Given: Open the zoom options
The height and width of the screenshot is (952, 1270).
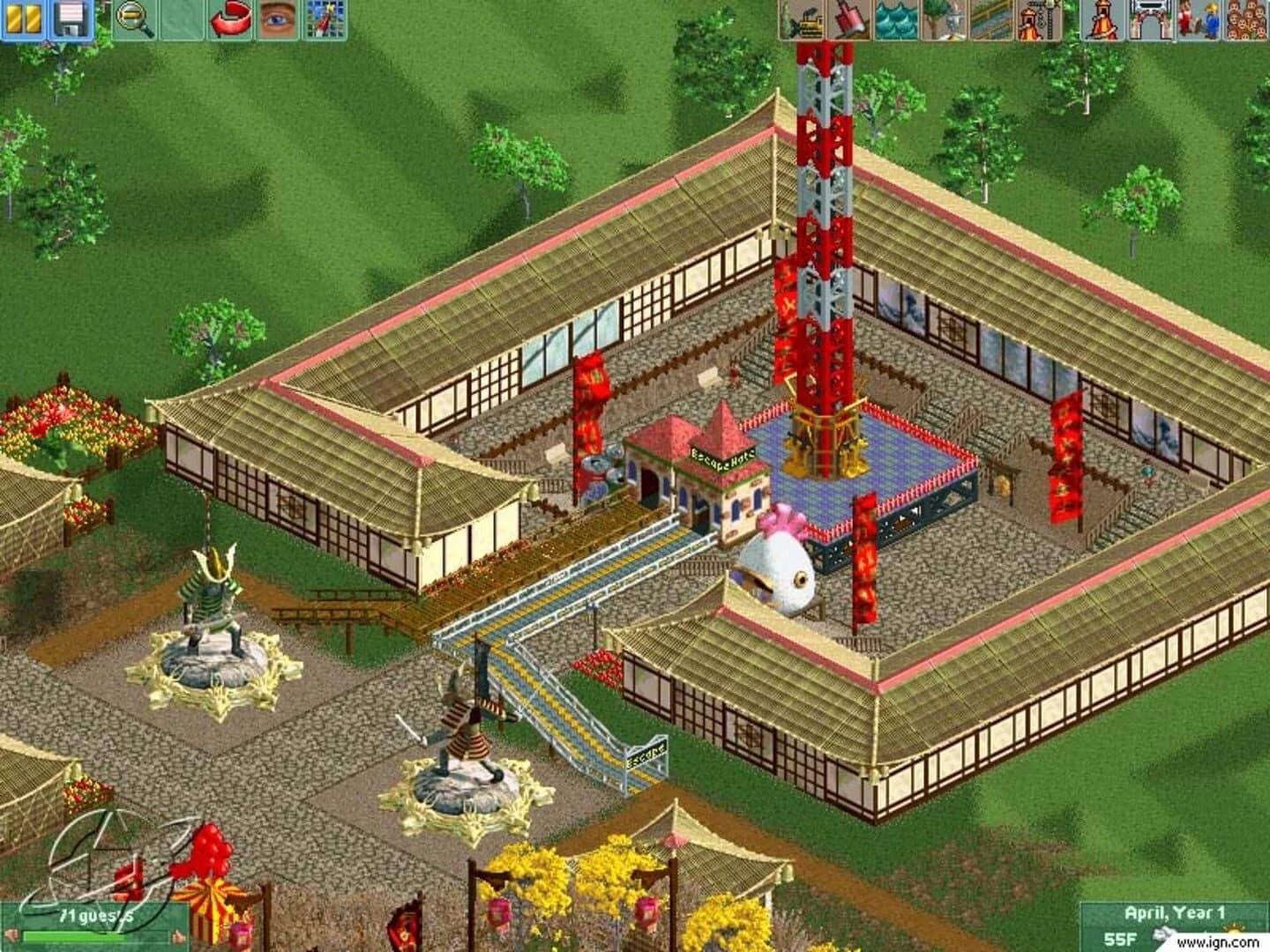Looking at the screenshot, I should click(131, 18).
